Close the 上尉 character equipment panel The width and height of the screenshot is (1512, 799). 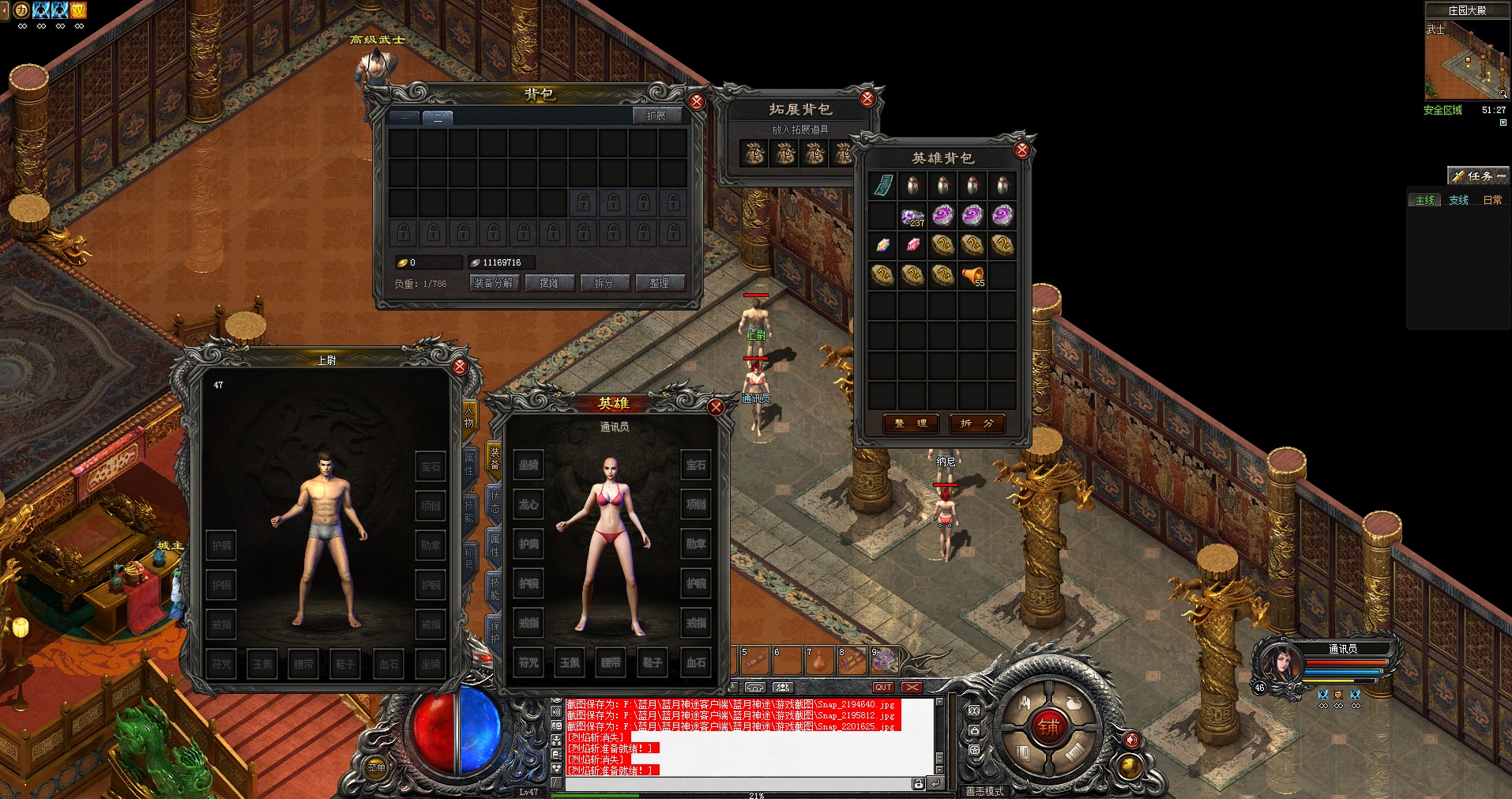tap(460, 367)
